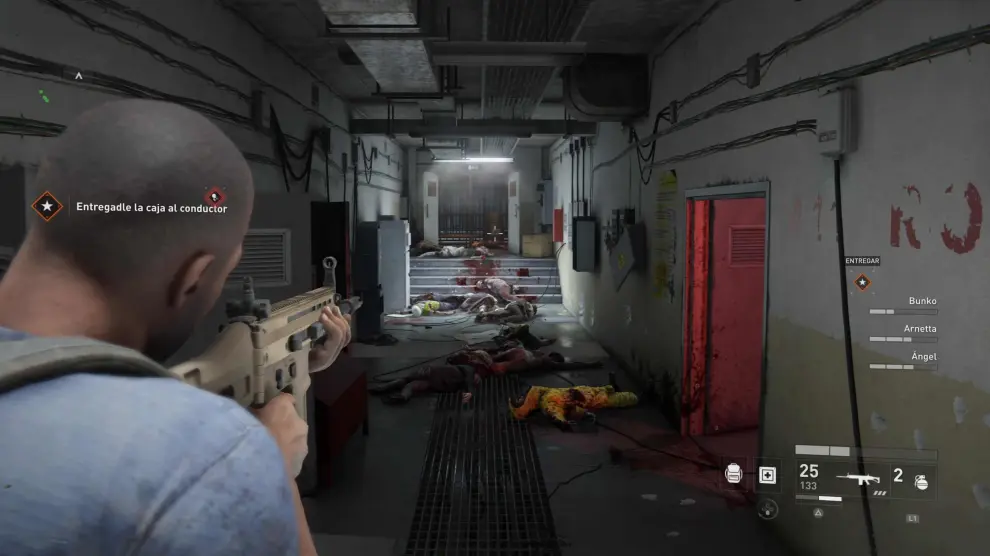Screen dimensions: 990x556
Task: Use the medkit slot
Action: (767, 475)
